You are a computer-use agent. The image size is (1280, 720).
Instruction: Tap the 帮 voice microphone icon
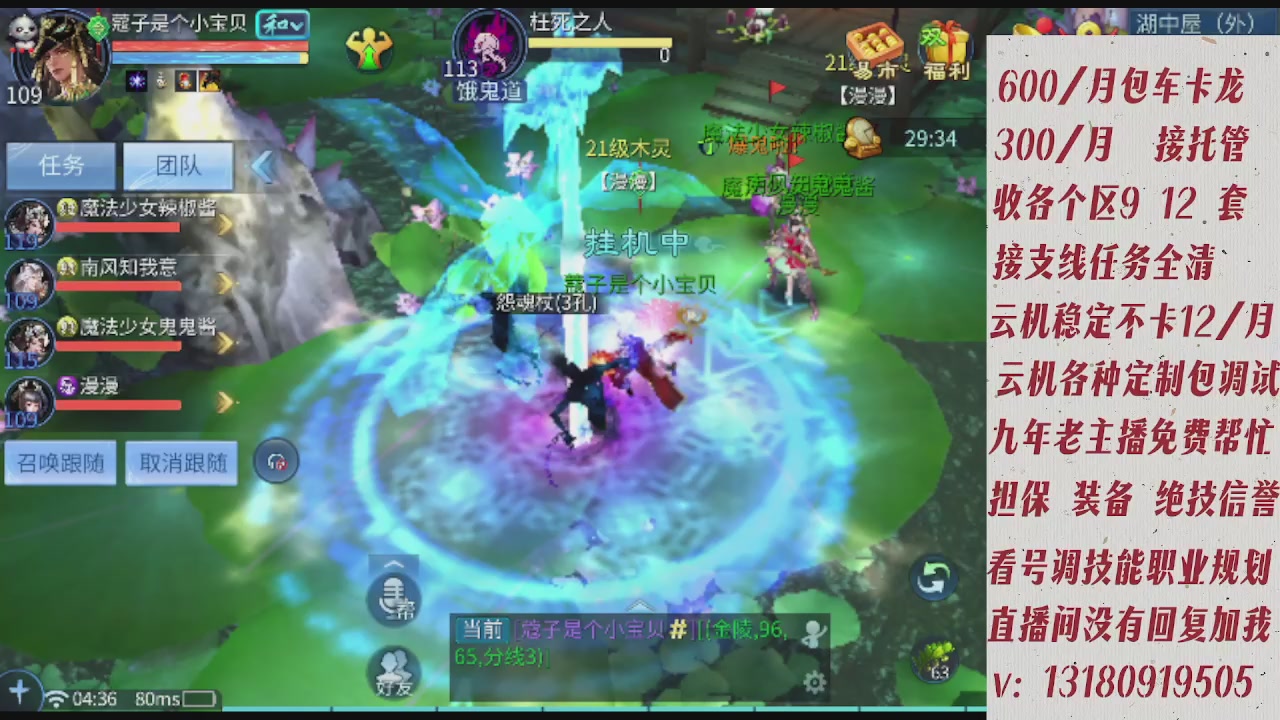[394, 598]
